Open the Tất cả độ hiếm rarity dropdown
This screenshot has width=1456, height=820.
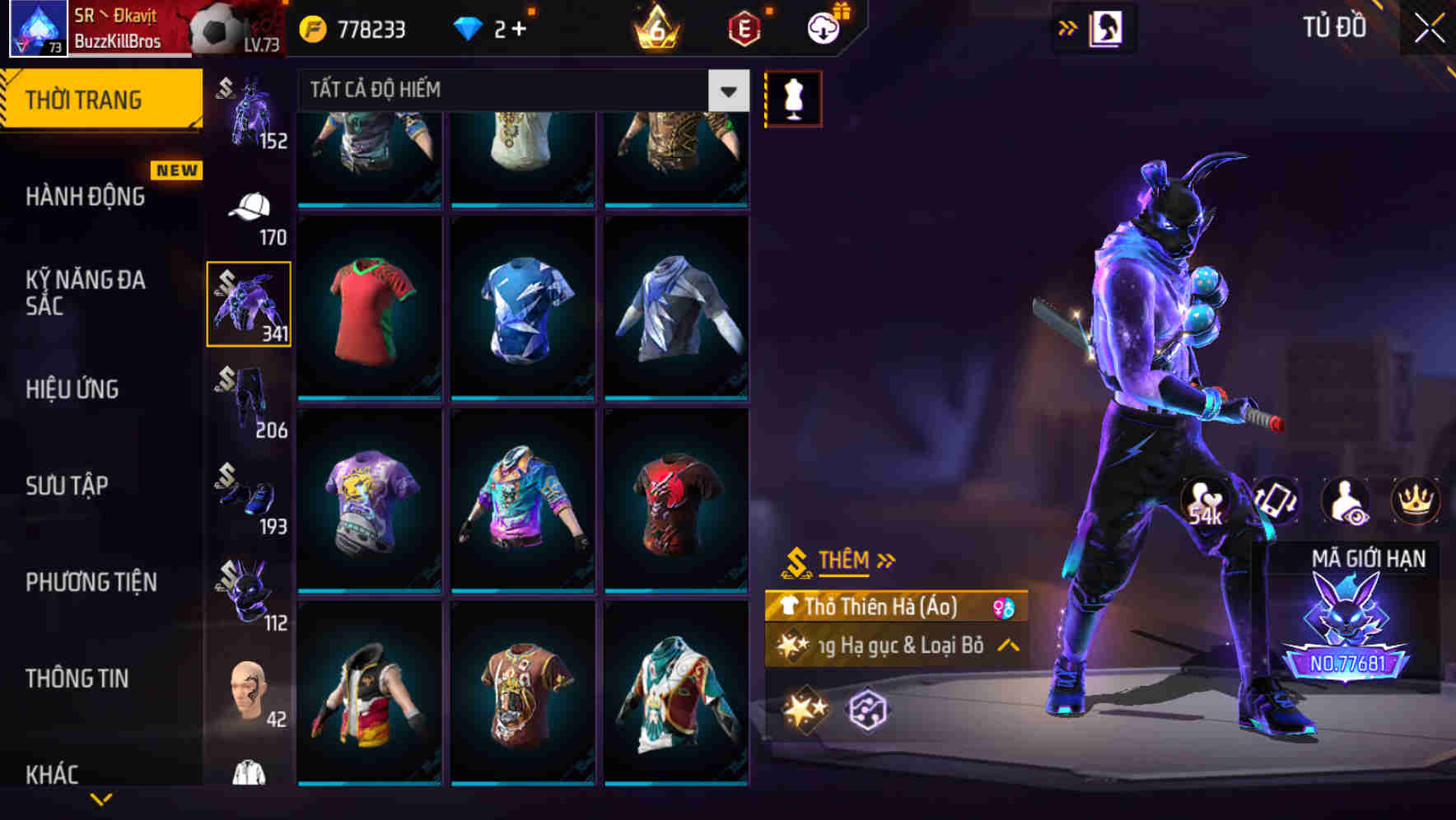pos(727,91)
